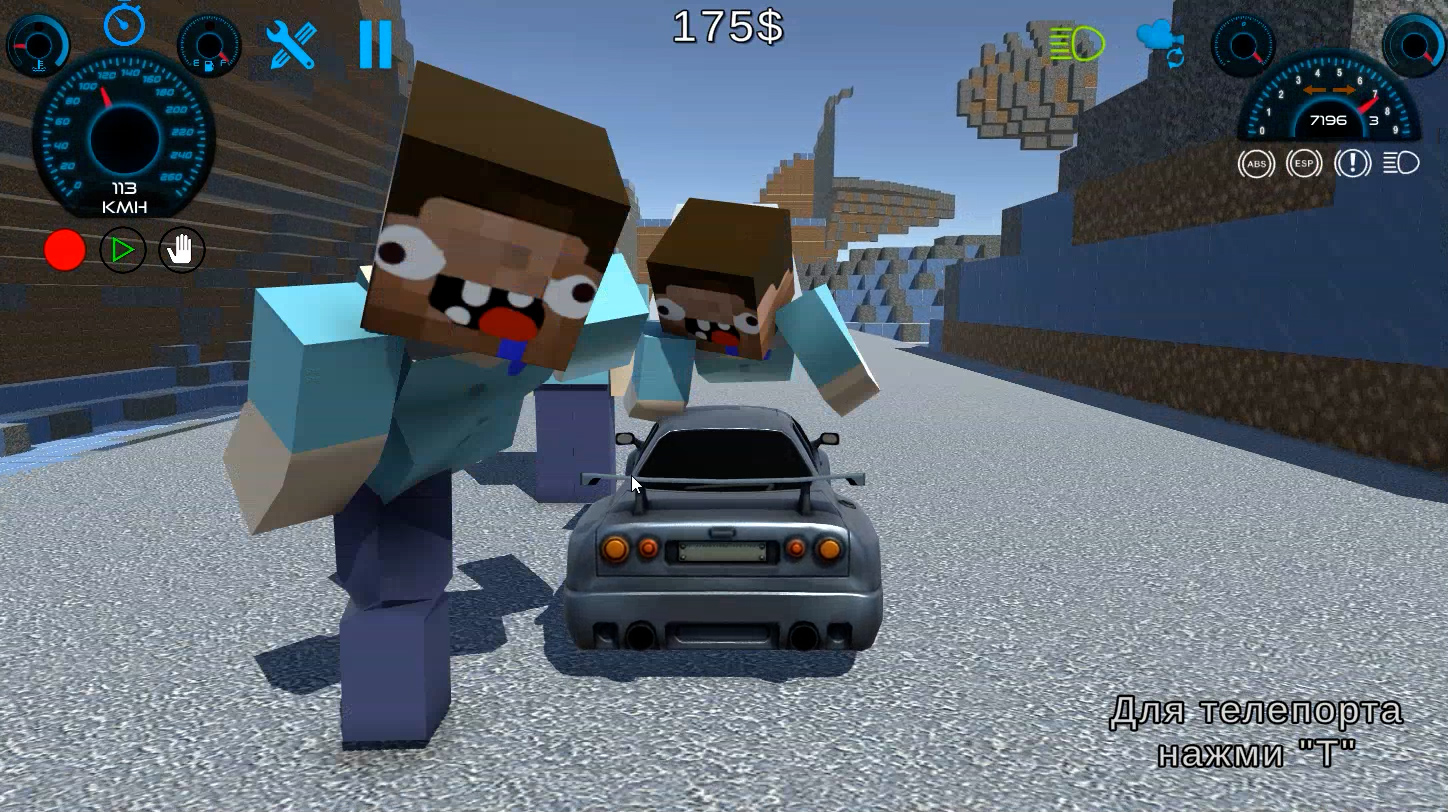
Task: Click the ABS indicator icon
Action: pyautogui.click(x=1257, y=163)
